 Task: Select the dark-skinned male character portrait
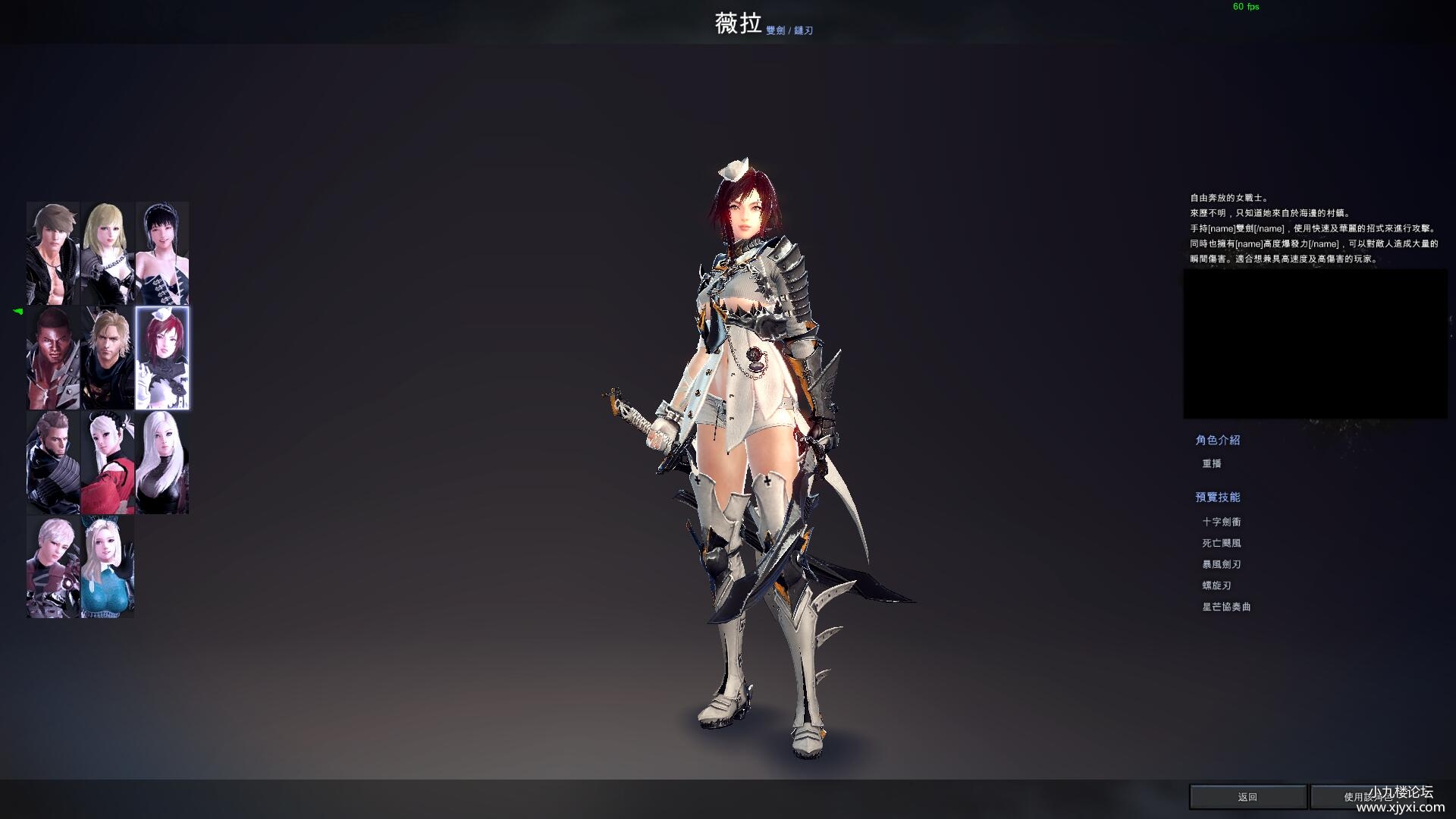click(53, 356)
